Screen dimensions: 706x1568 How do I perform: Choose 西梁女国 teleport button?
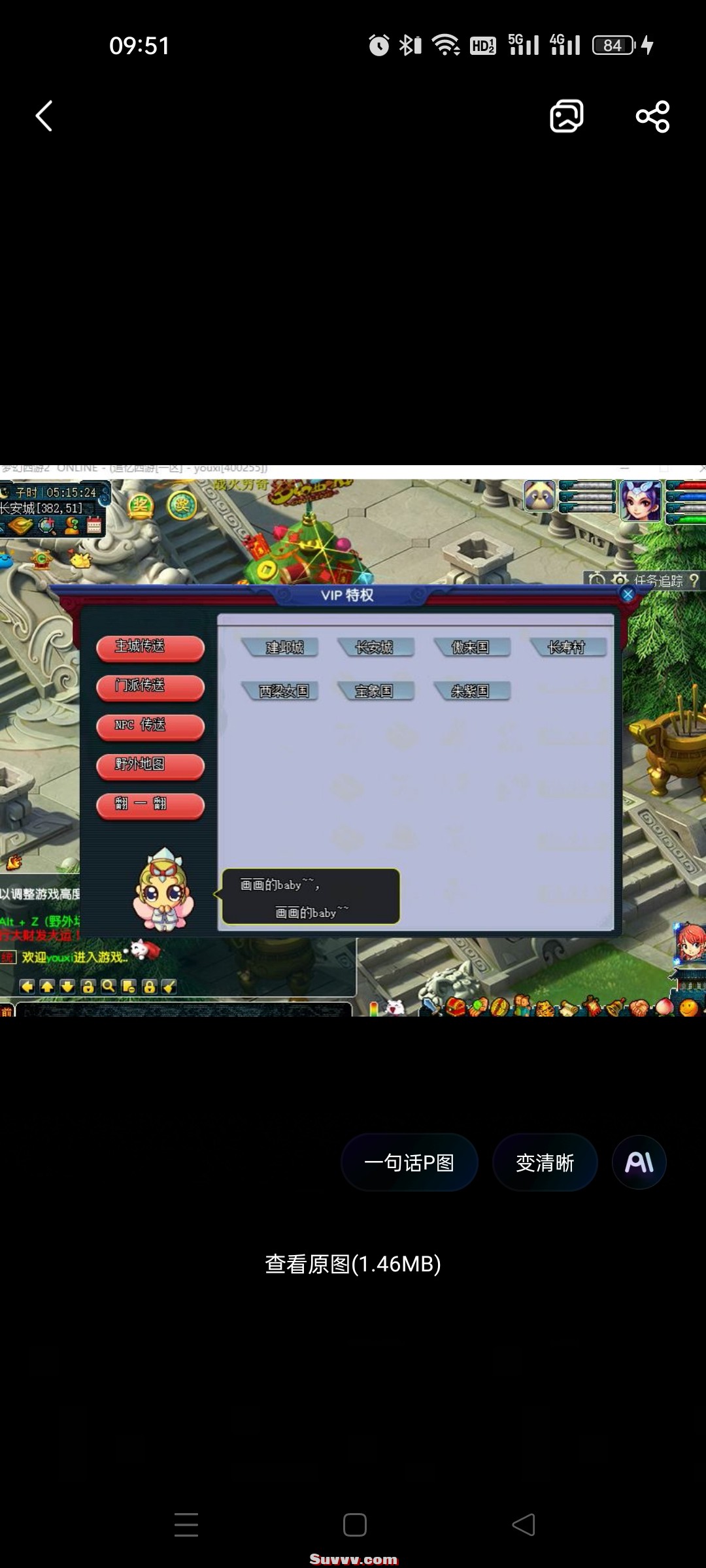pyautogui.click(x=282, y=691)
